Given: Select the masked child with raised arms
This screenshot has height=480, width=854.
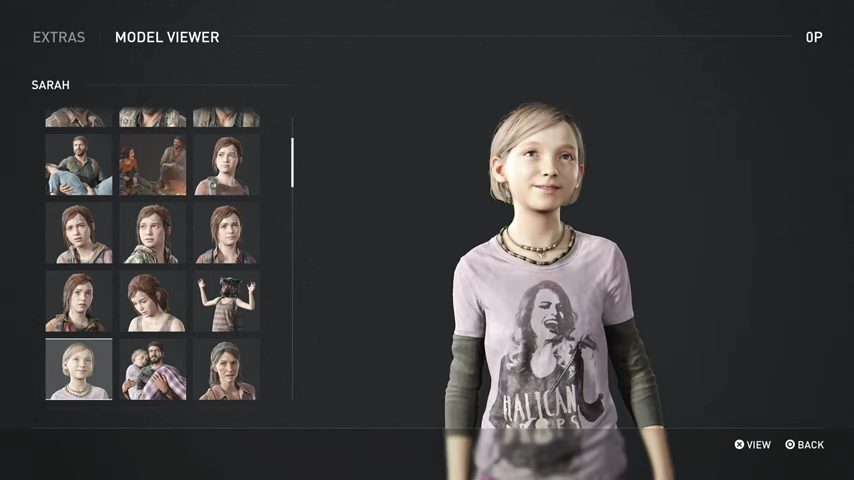Looking at the screenshot, I should [226, 301].
